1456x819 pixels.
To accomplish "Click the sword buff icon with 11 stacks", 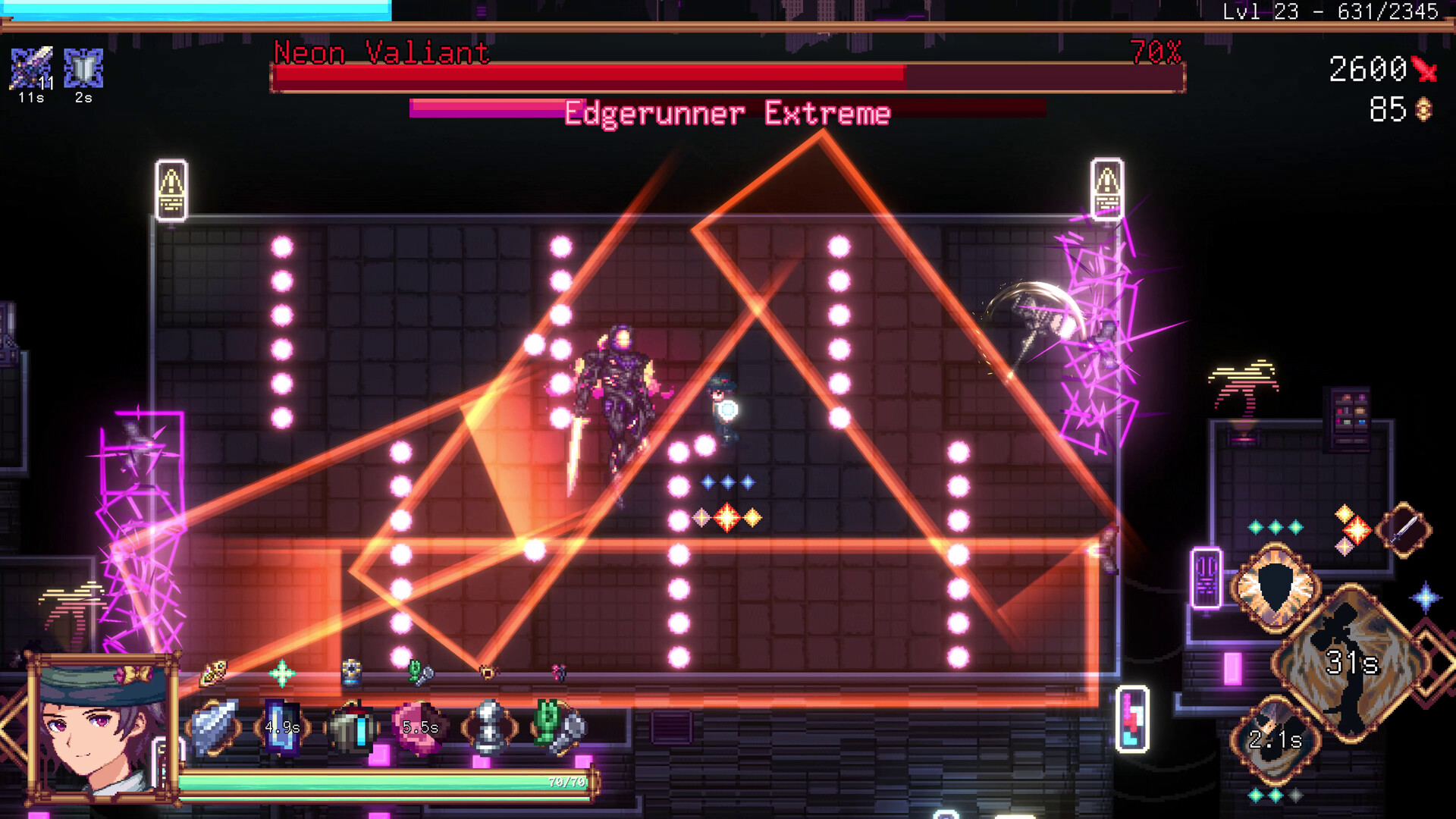I will (31, 68).
